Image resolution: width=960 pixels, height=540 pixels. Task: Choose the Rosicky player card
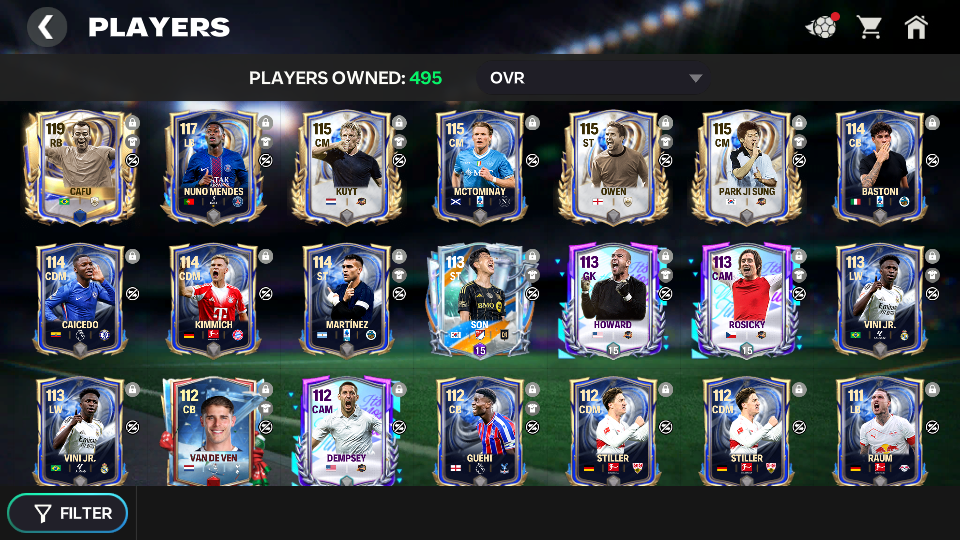746,298
